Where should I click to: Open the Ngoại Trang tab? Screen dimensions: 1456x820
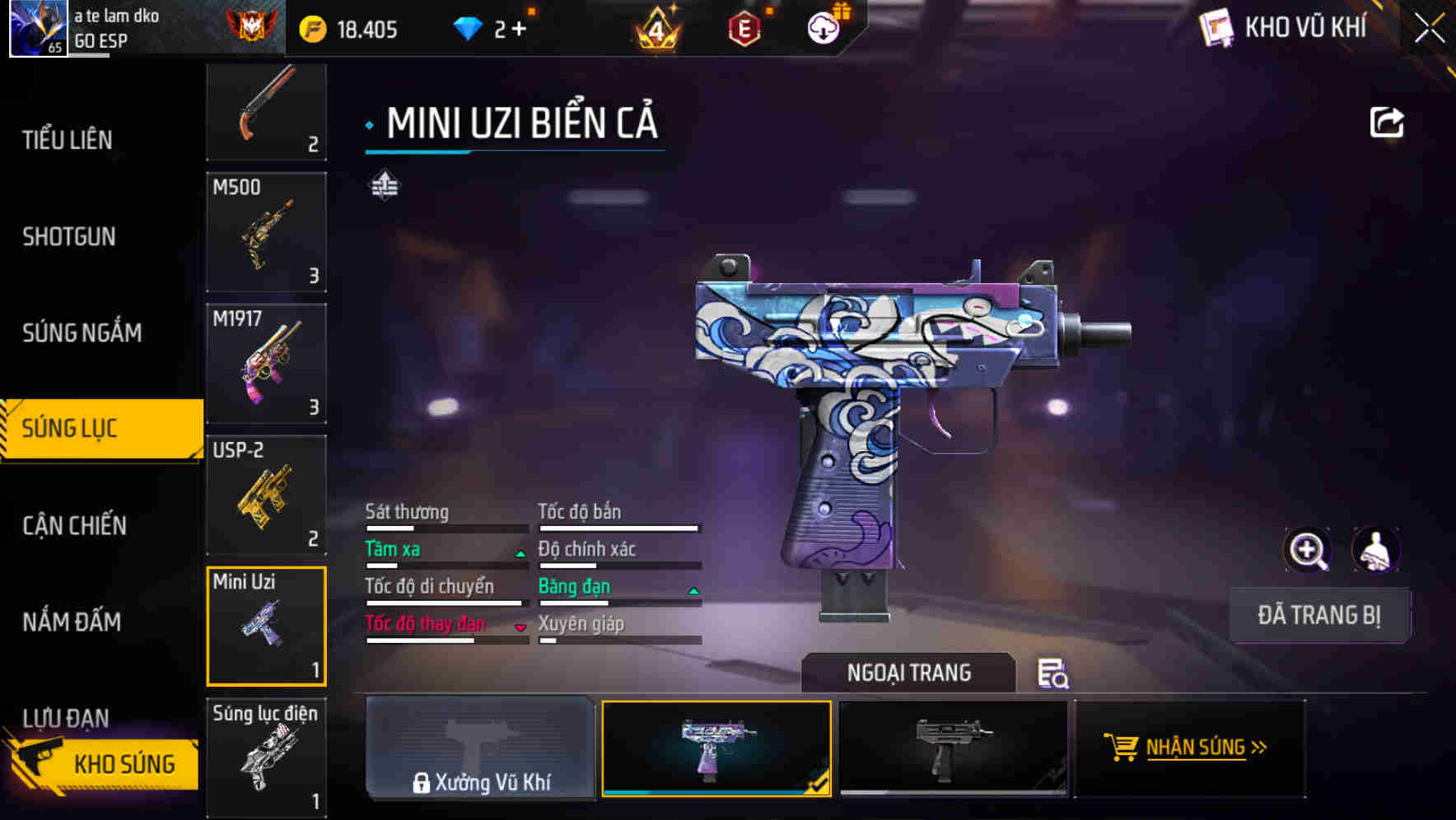click(908, 673)
